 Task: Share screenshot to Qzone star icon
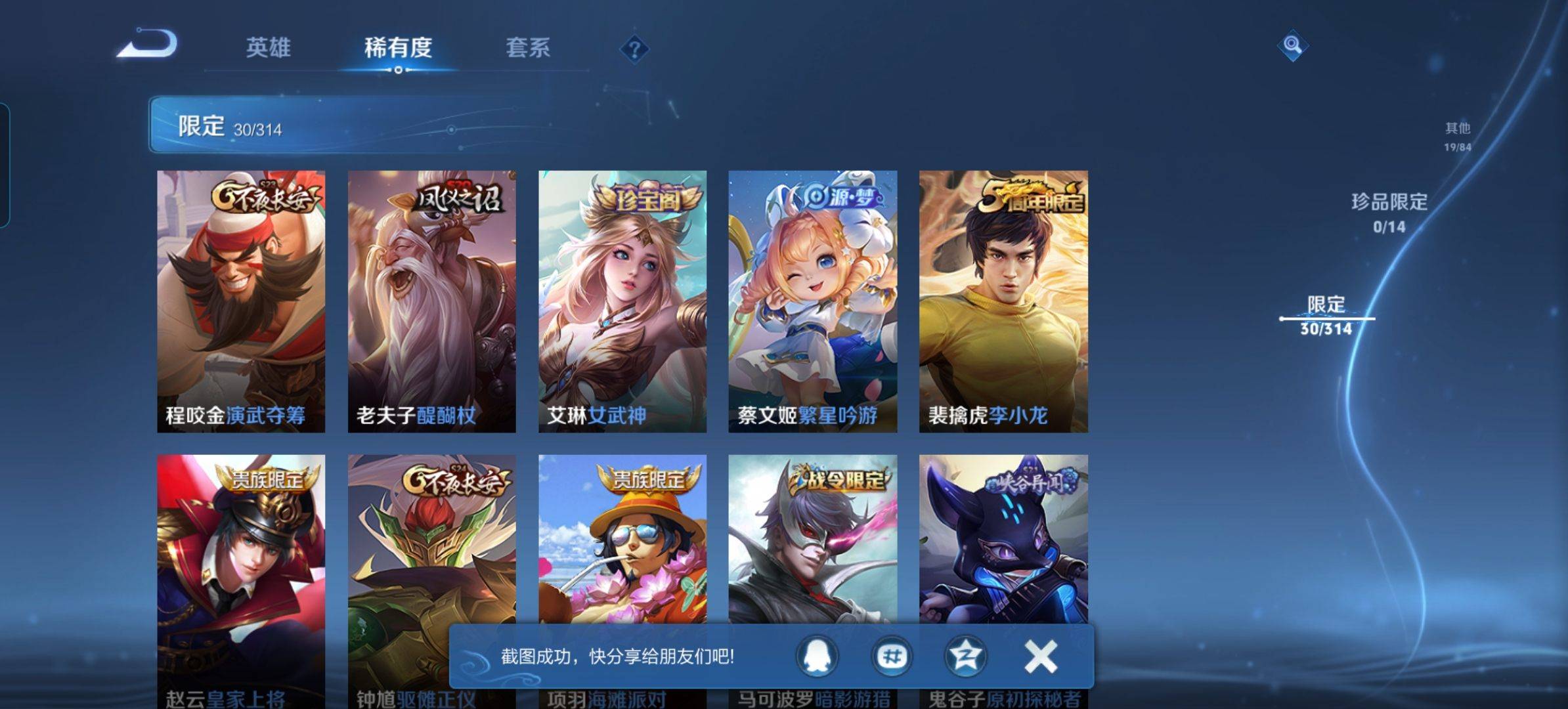tap(965, 655)
